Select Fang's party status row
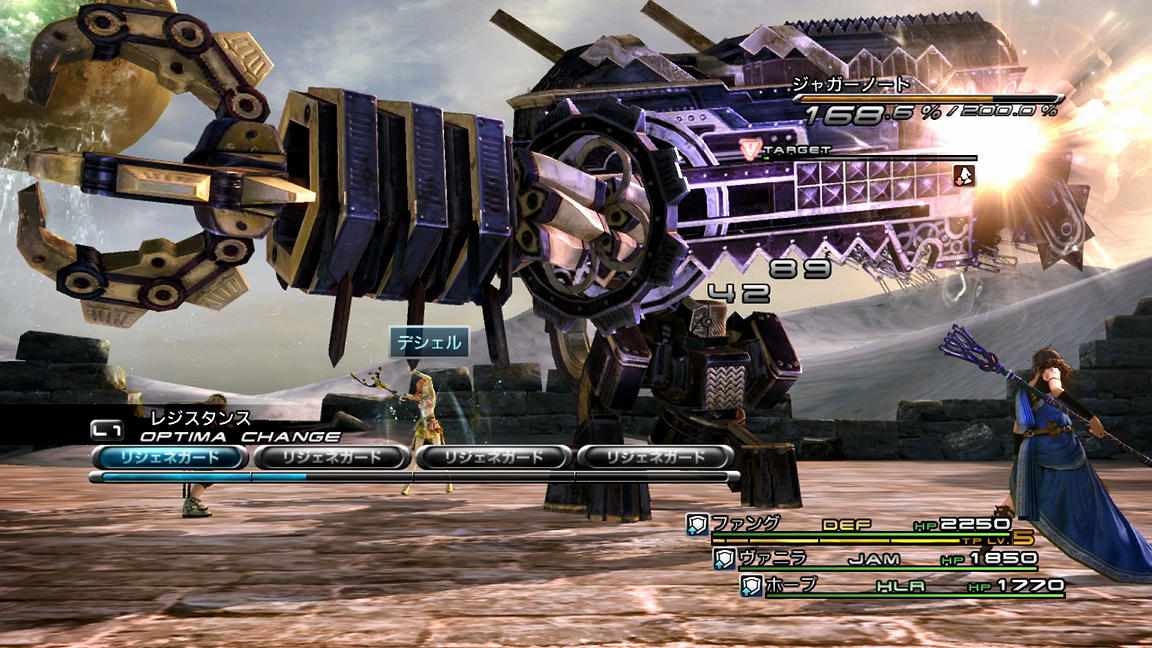The height and width of the screenshot is (648, 1152). (850, 524)
